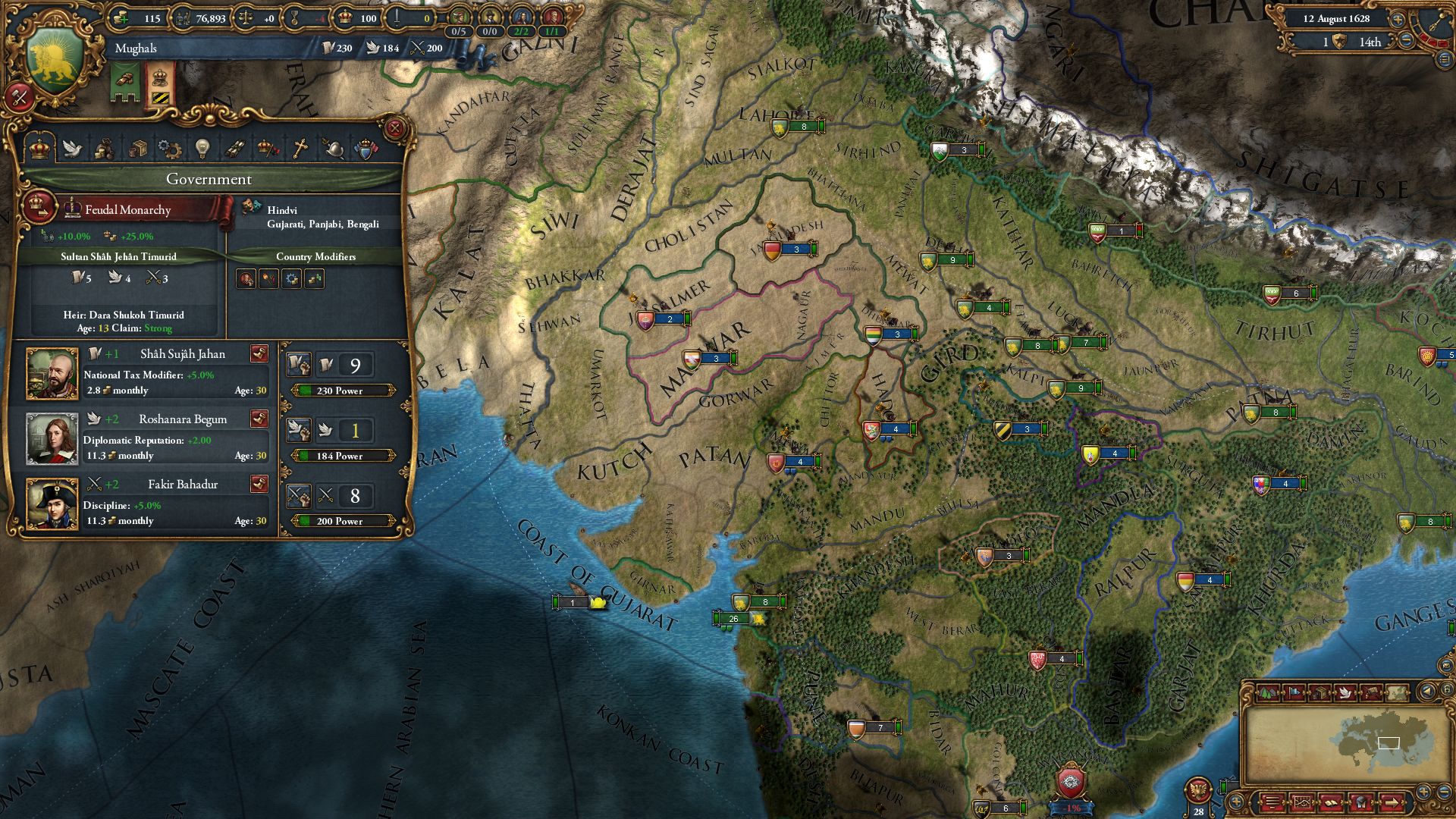
Task: Open the Technology view lightbulb icon
Action: click(202, 149)
